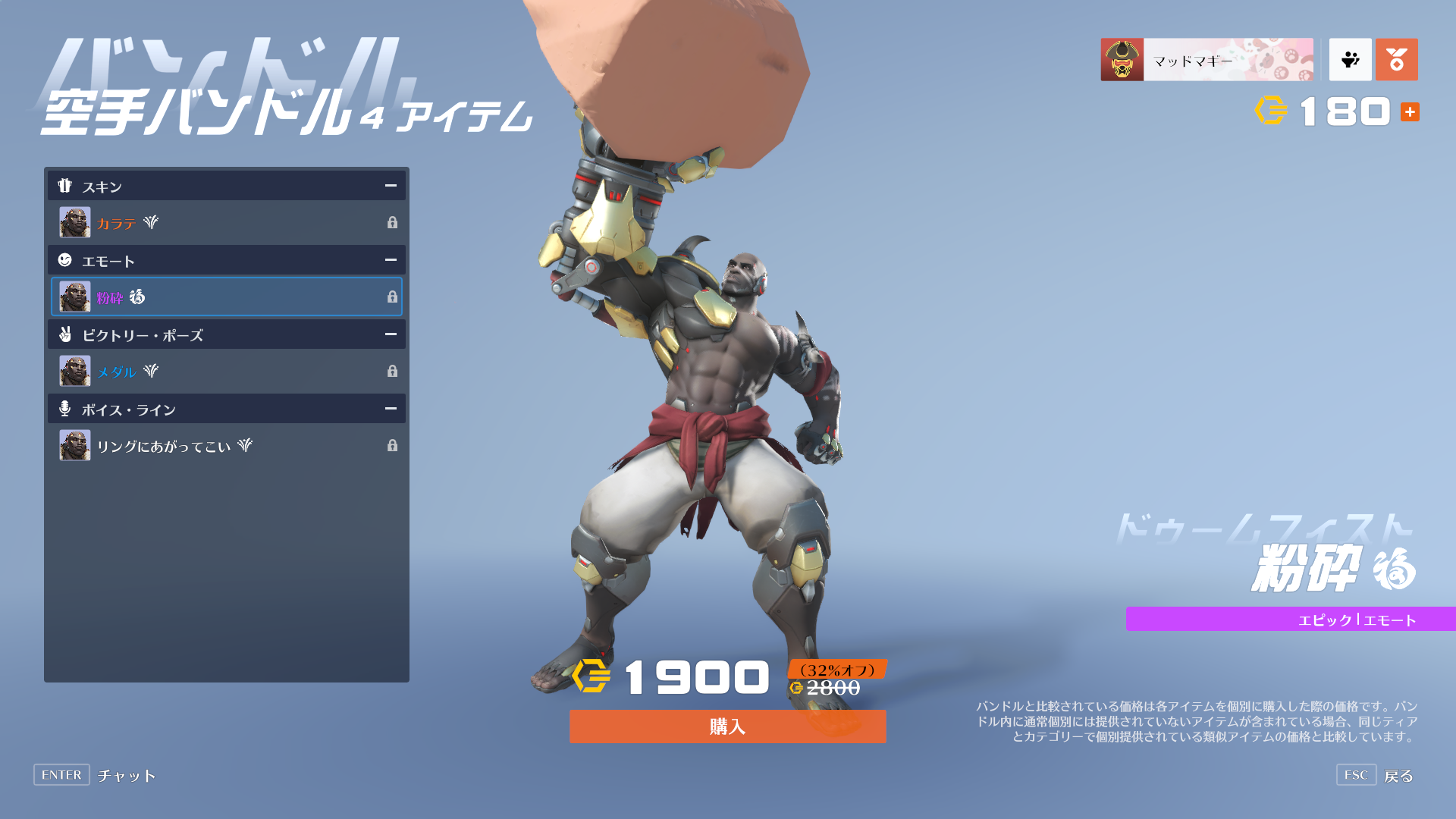
Task: Choose the 粉砕 emote item
Action: pyautogui.click(x=226, y=297)
